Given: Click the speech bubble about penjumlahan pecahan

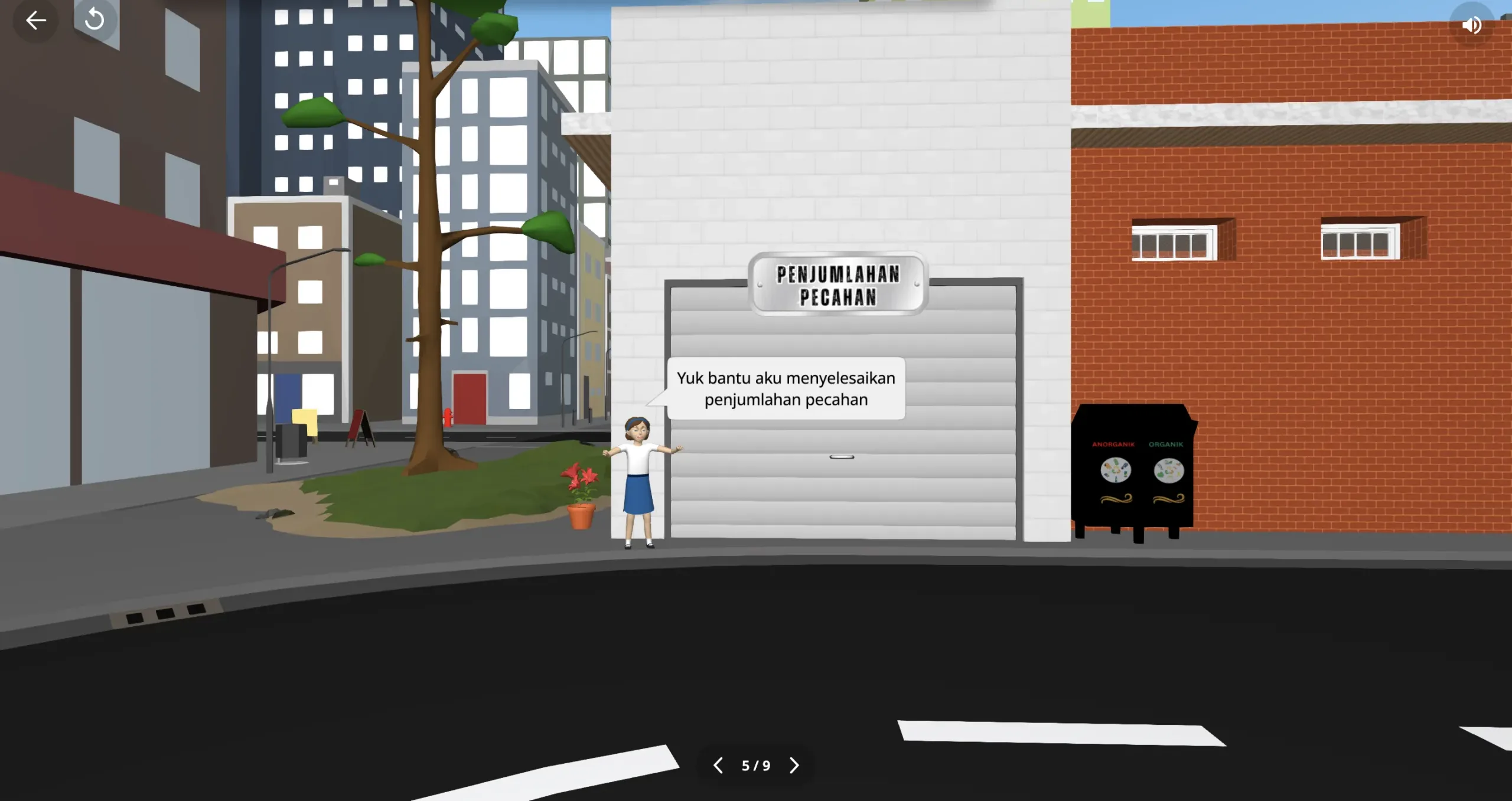Looking at the screenshot, I should 786,388.
